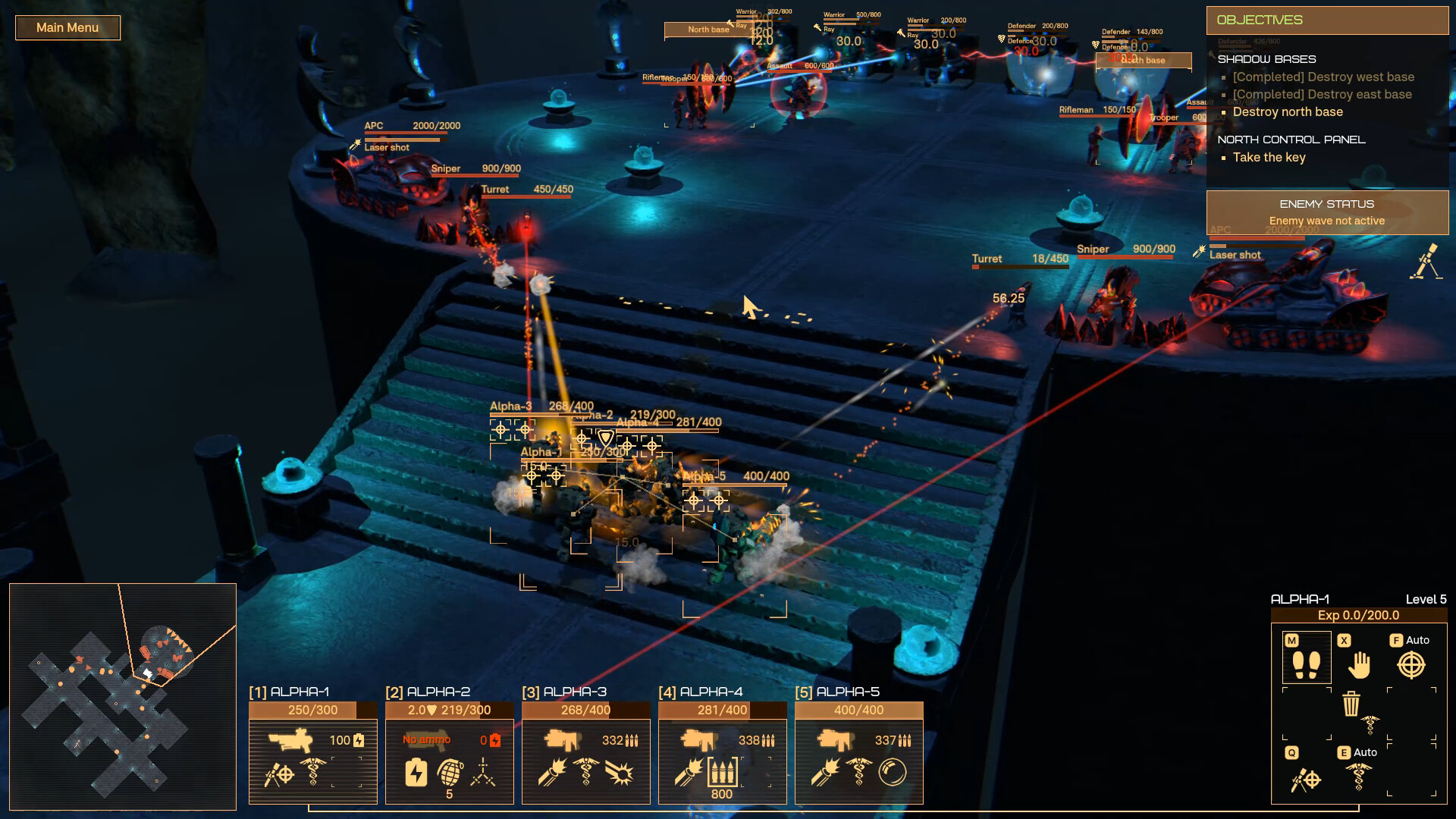Screen dimensions: 1456x819
Task: Click the Destroy north base objective
Action: pos(1288,111)
